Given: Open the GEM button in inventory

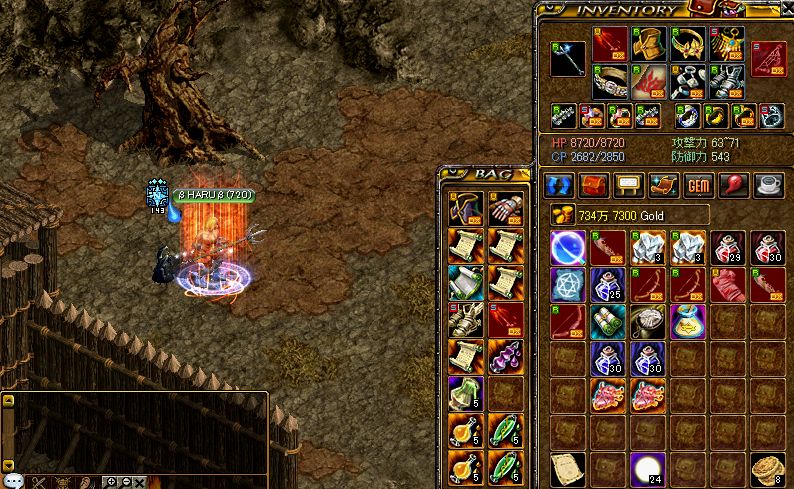Looking at the screenshot, I should click(699, 185).
